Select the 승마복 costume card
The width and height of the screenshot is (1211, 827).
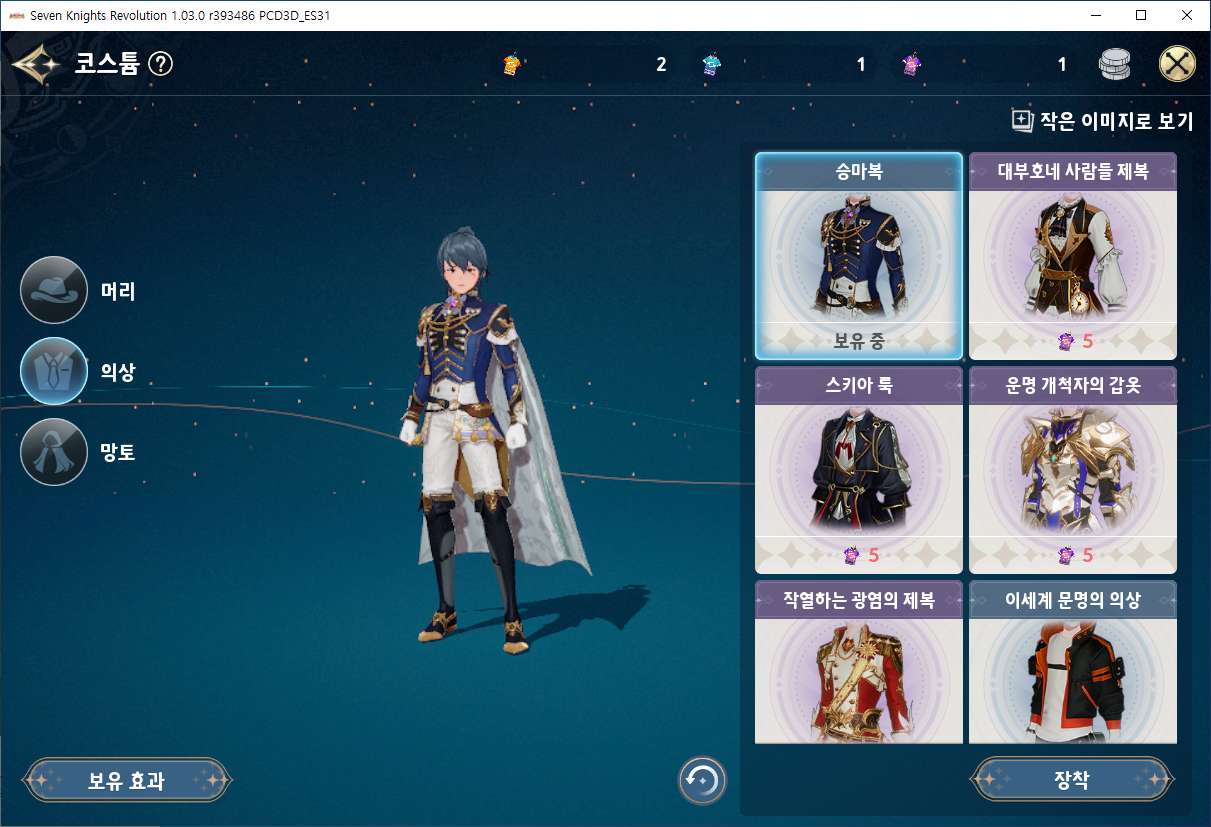tap(859, 256)
